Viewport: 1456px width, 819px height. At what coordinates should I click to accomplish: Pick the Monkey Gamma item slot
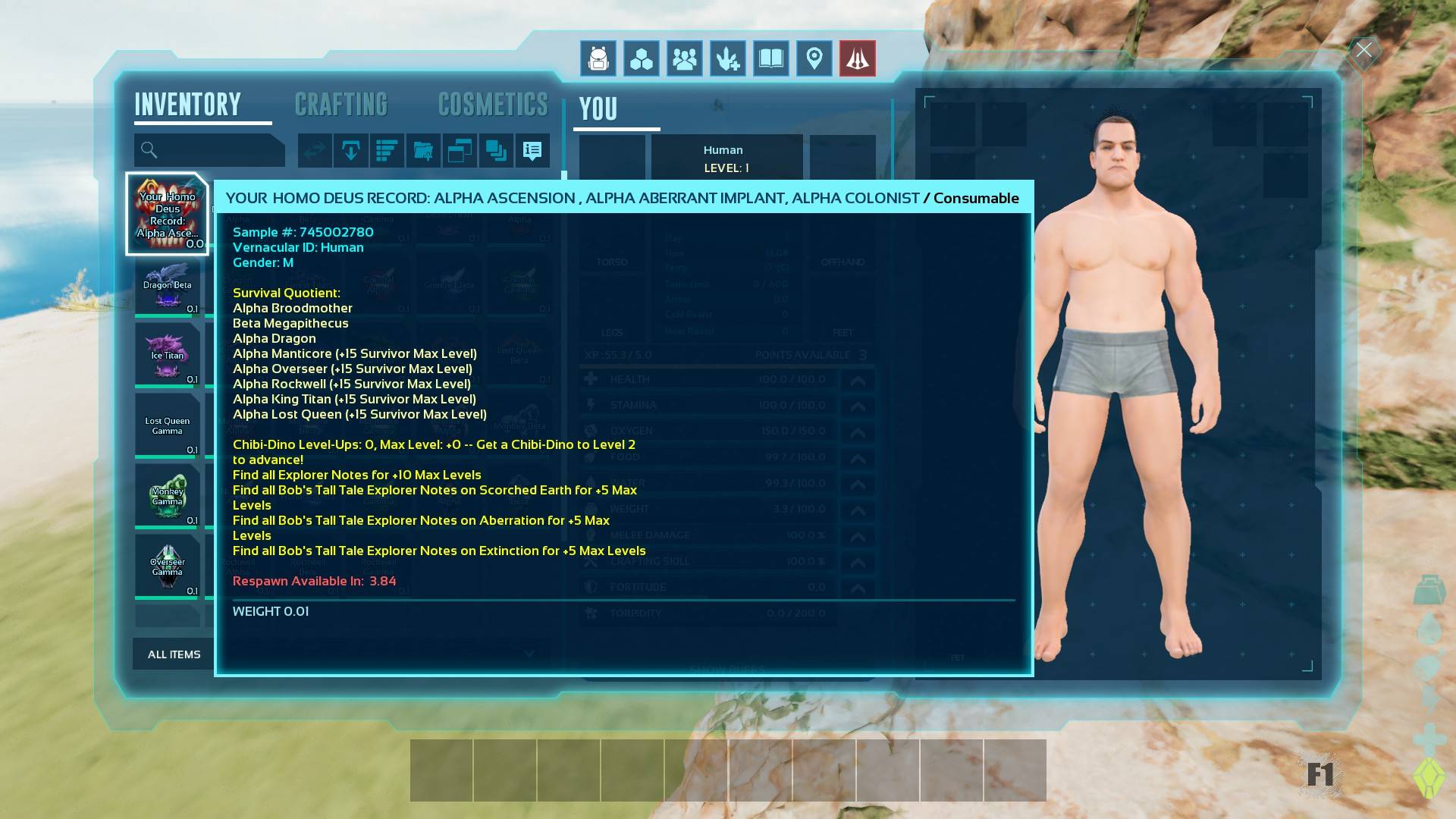168,496
